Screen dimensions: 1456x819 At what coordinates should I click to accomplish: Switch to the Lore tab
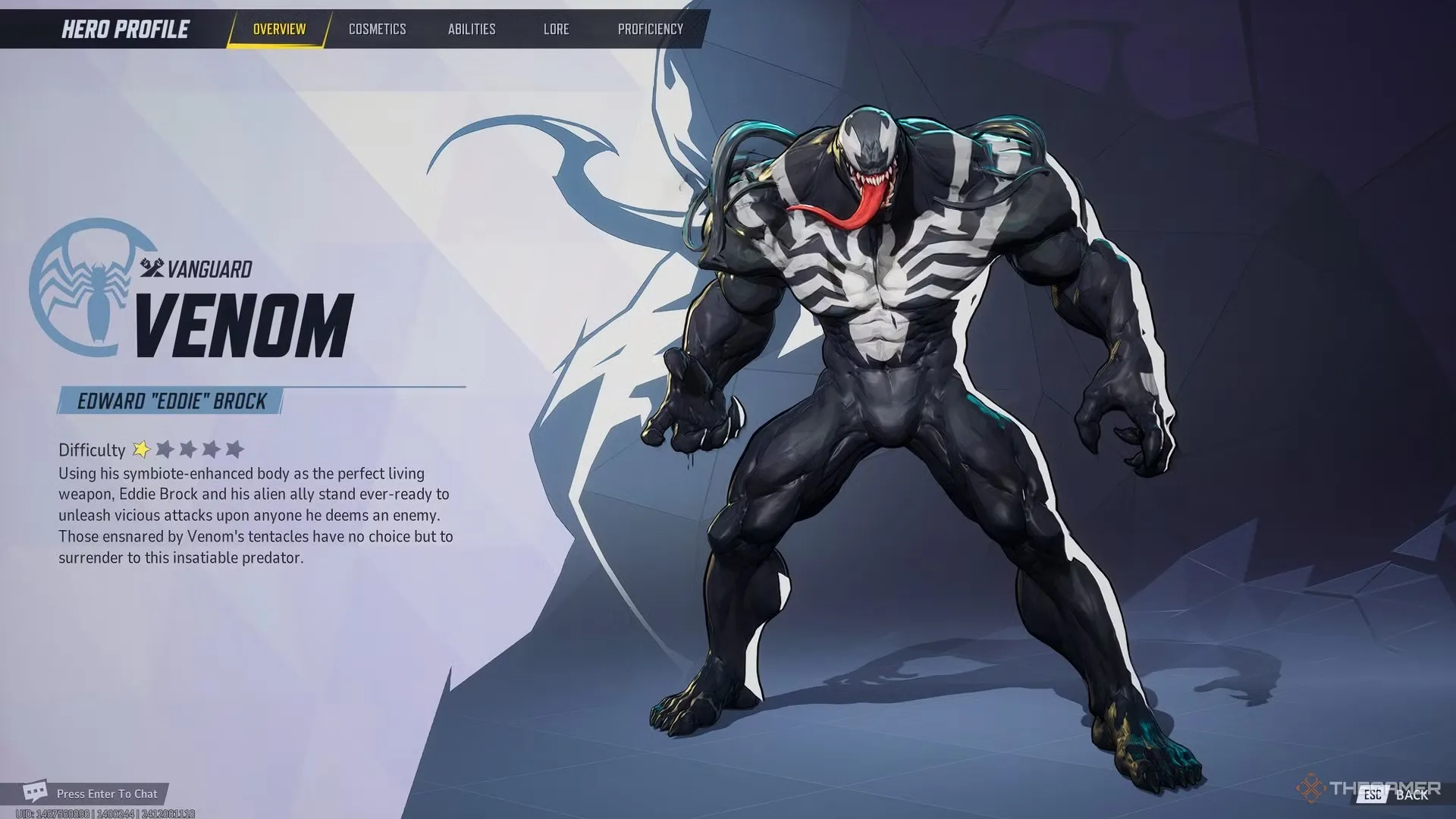[556, 29]
